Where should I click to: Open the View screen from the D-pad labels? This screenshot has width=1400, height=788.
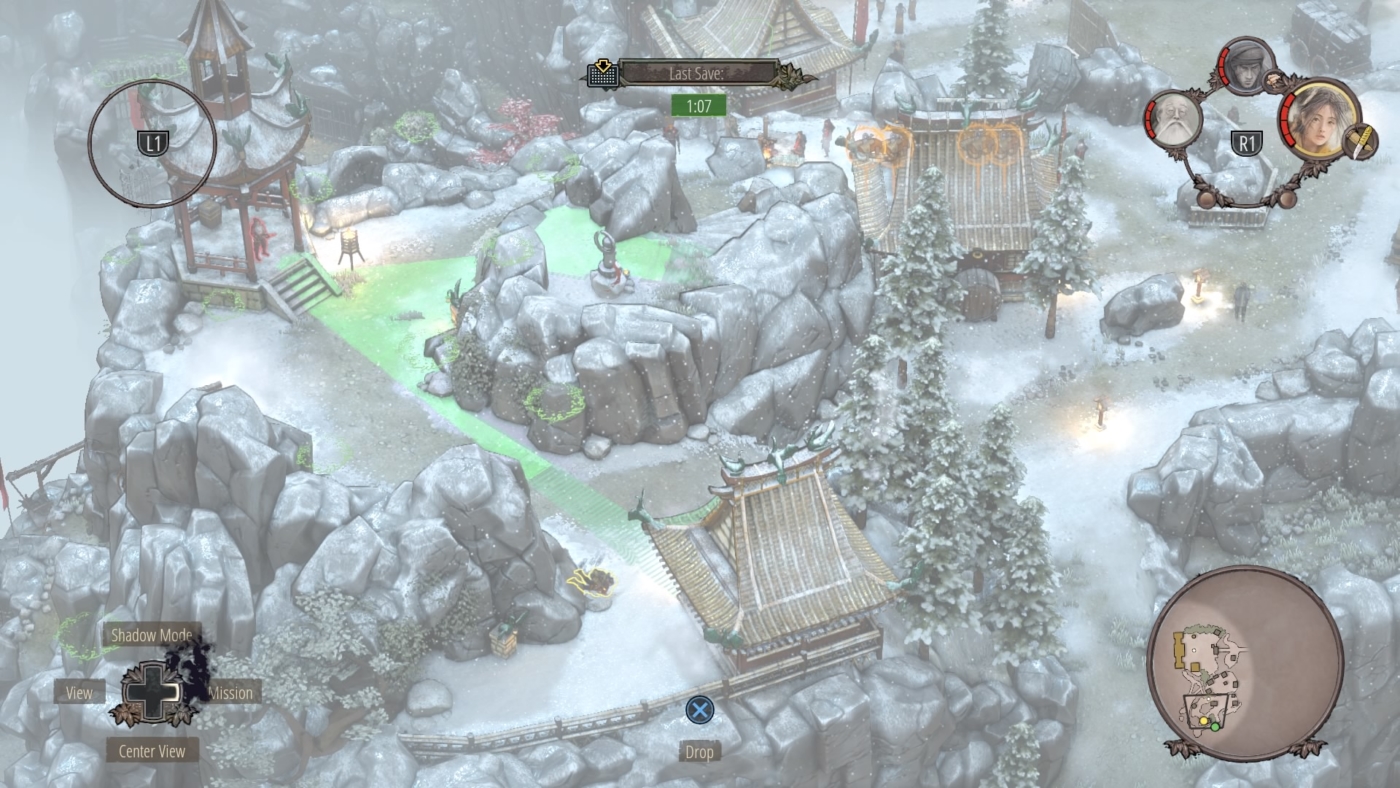(x=79, y=692)
